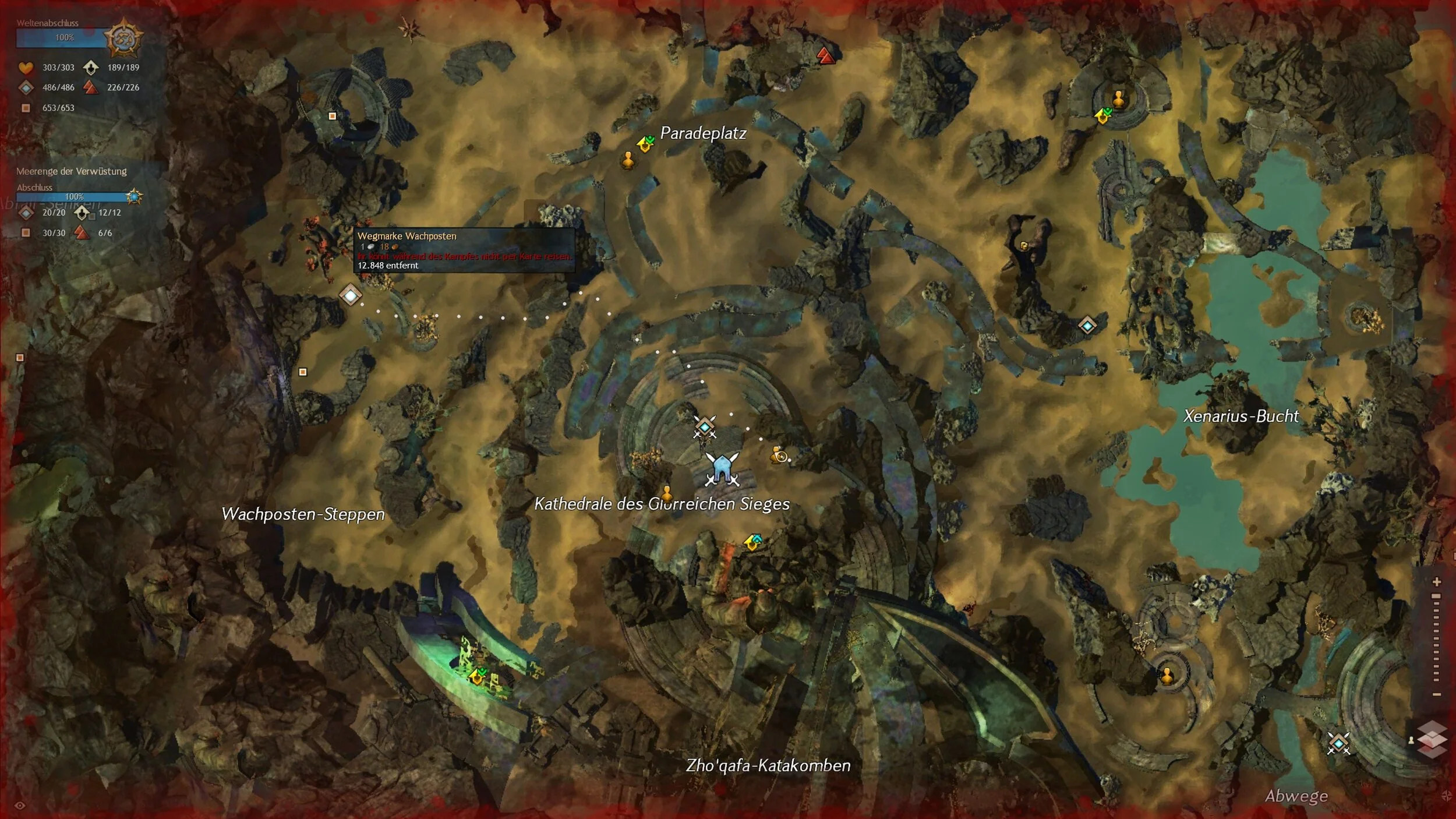Click the event marker beside the Paradeplatz label
Image resolution: width=1456 pixels, height=819 pixels.
coord(645,143)
